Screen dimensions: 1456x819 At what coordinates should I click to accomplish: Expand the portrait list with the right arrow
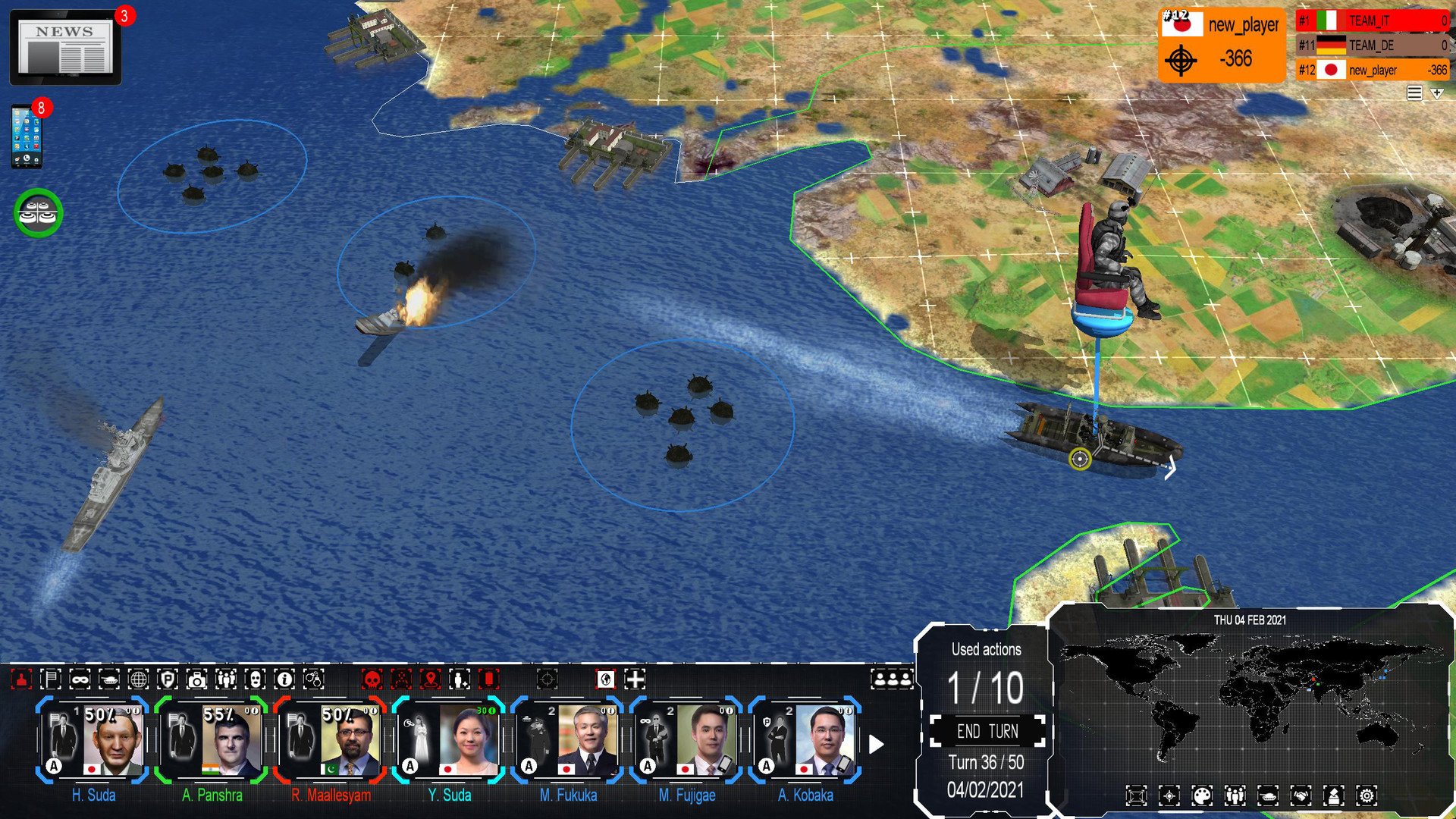(x=878, y=744)
